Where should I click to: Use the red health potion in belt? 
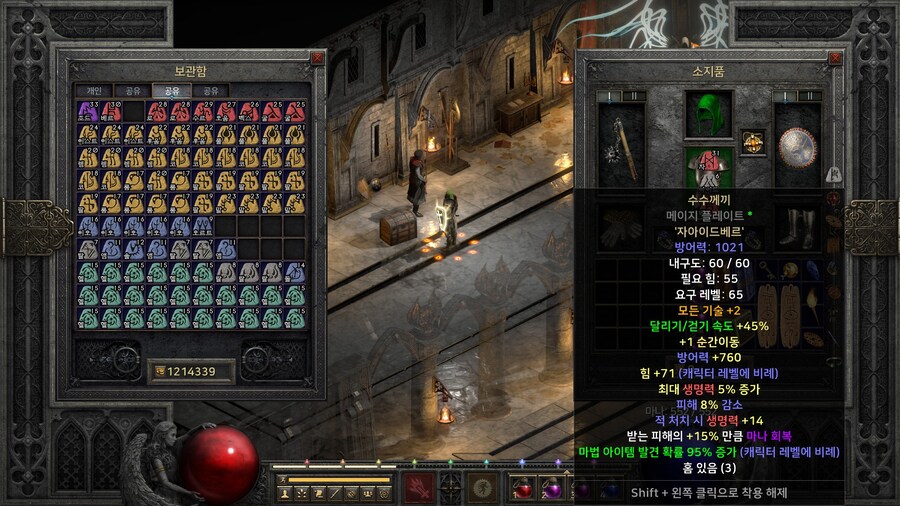pyautogui.click(x=523, y=488)
